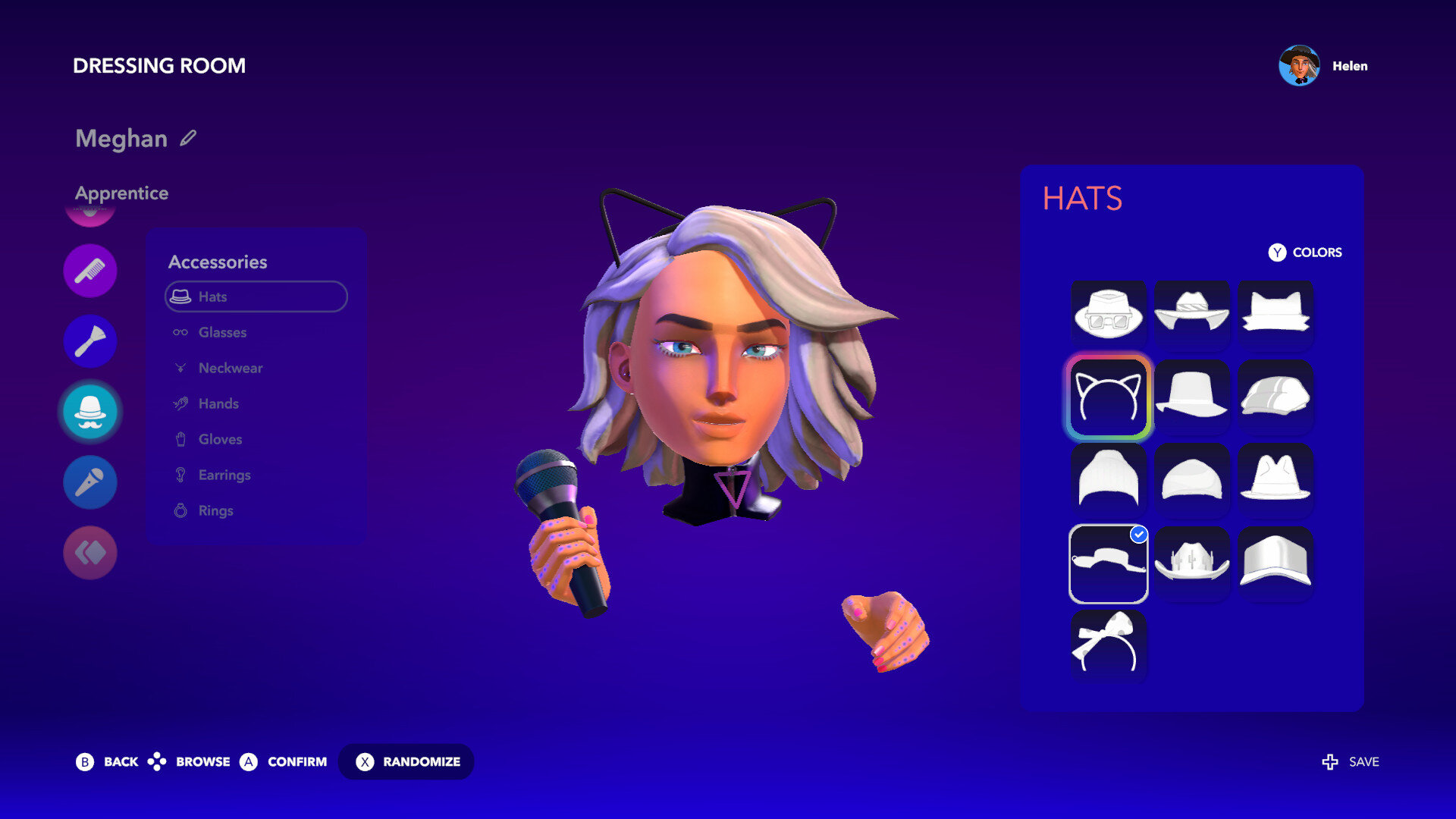Select the microphone accessory category icon

click(x=90, y=482)
